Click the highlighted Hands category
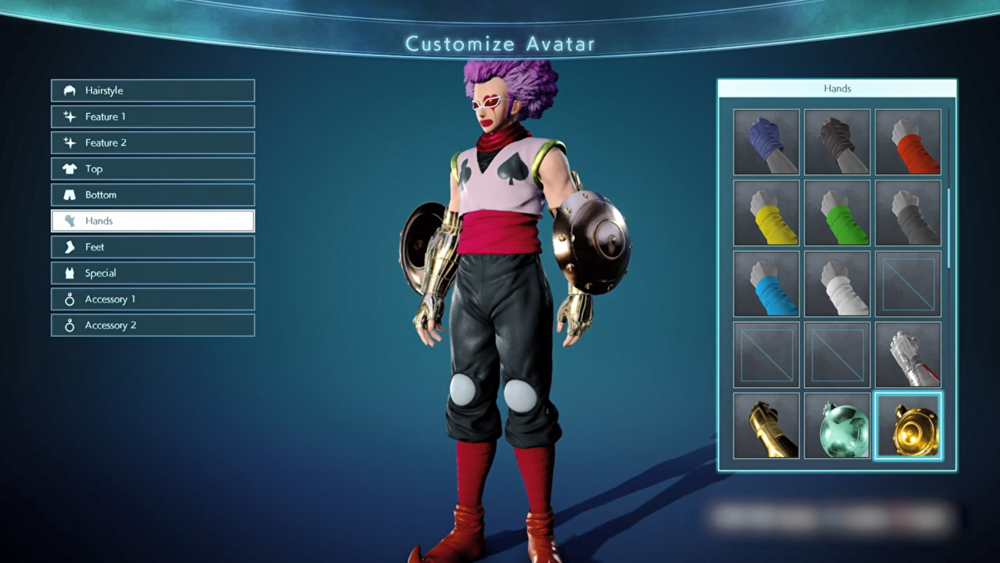 click(153, 221)
